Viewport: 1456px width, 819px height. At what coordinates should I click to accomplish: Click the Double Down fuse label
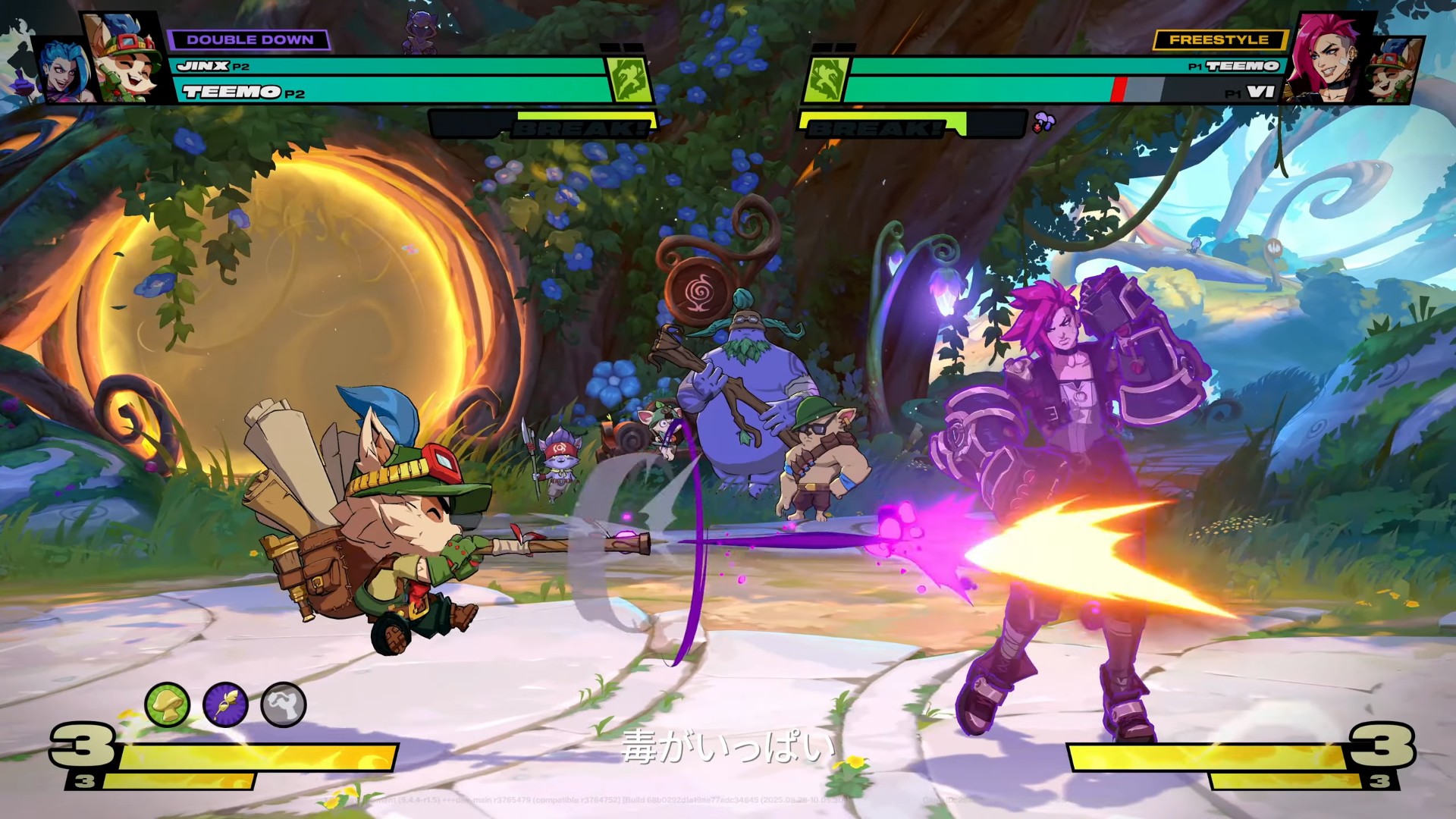[x=249, y=40]
